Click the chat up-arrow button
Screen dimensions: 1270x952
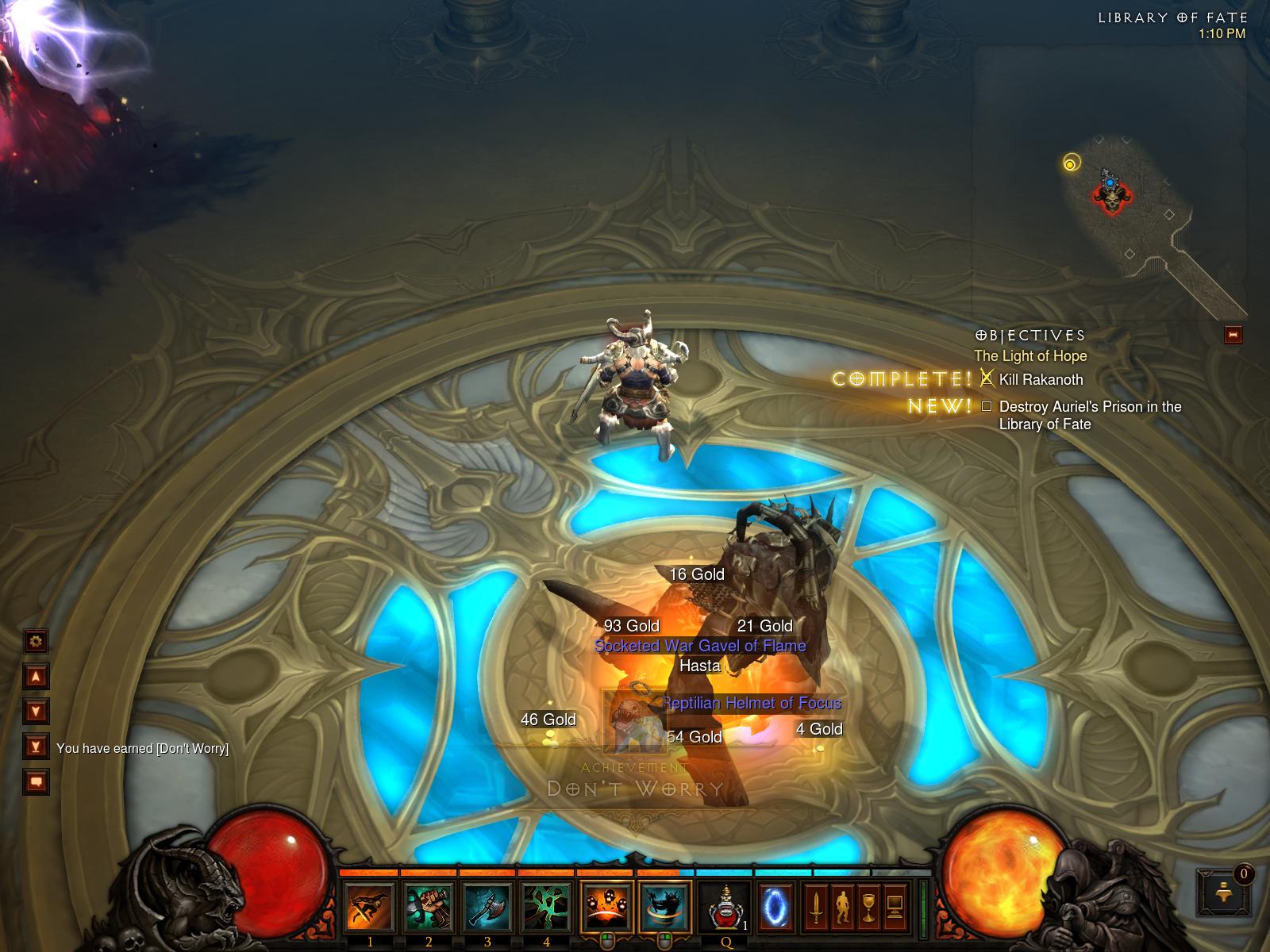pyautogui.click(x=36, y=677)
